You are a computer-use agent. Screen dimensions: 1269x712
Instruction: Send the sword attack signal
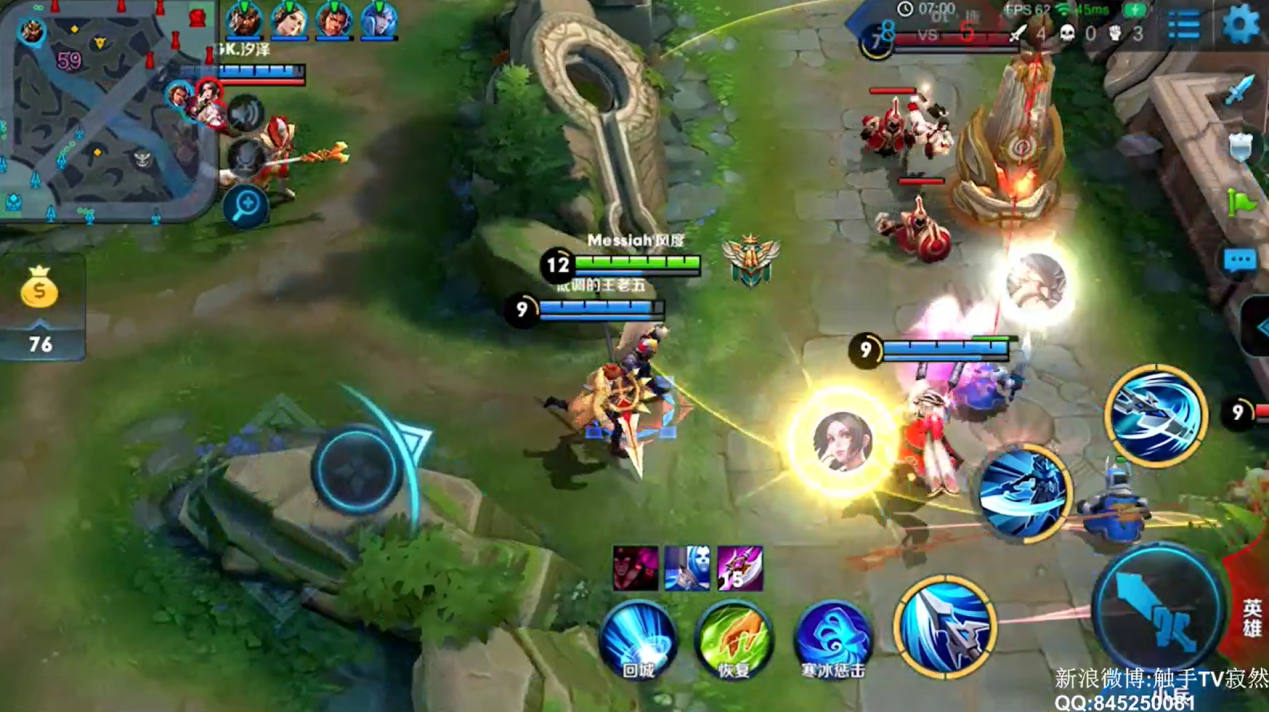[1240, 90]
